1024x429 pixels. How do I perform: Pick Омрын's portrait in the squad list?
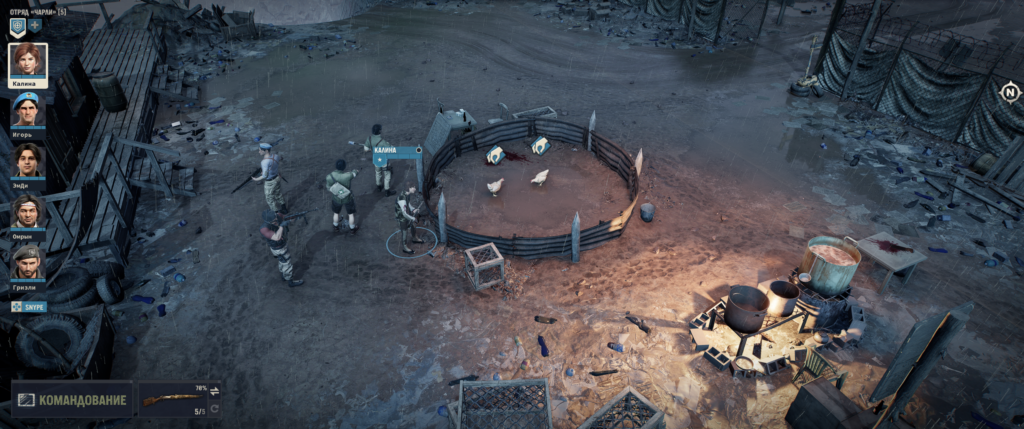28,211
